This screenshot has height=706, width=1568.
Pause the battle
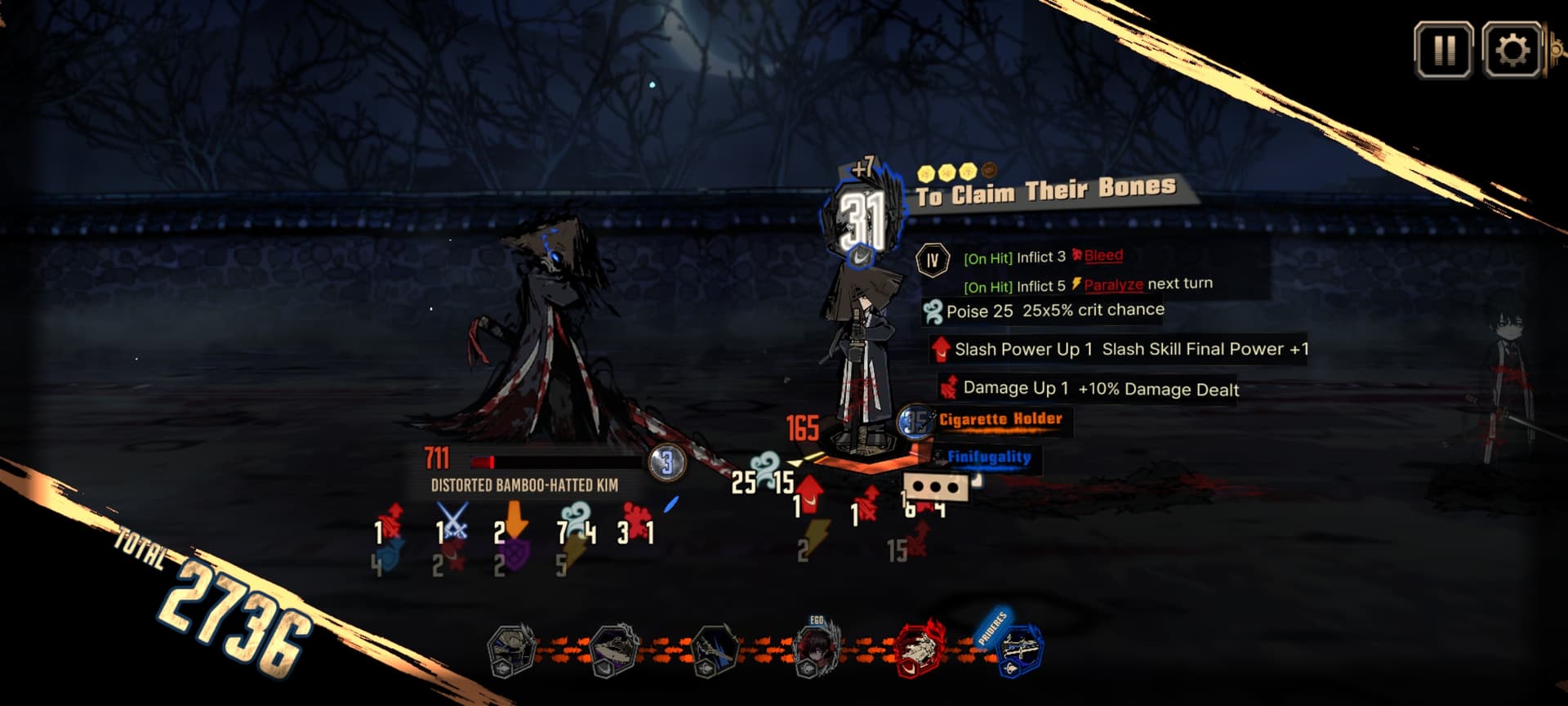click(1443, 51)
